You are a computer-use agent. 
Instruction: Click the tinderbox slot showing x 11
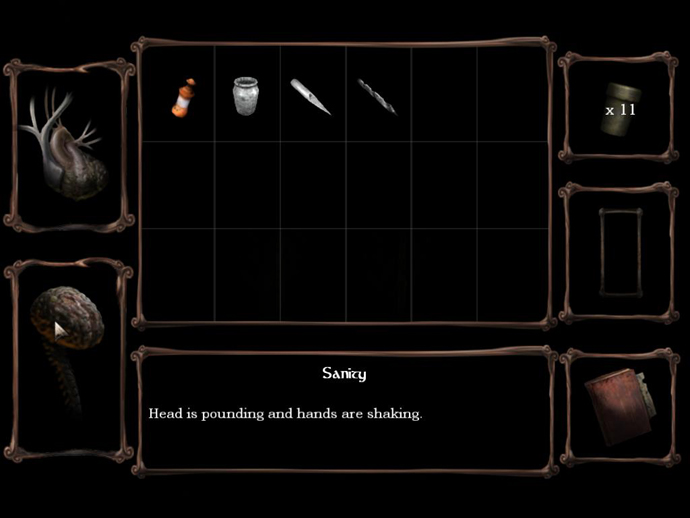[x=618, y=106]
